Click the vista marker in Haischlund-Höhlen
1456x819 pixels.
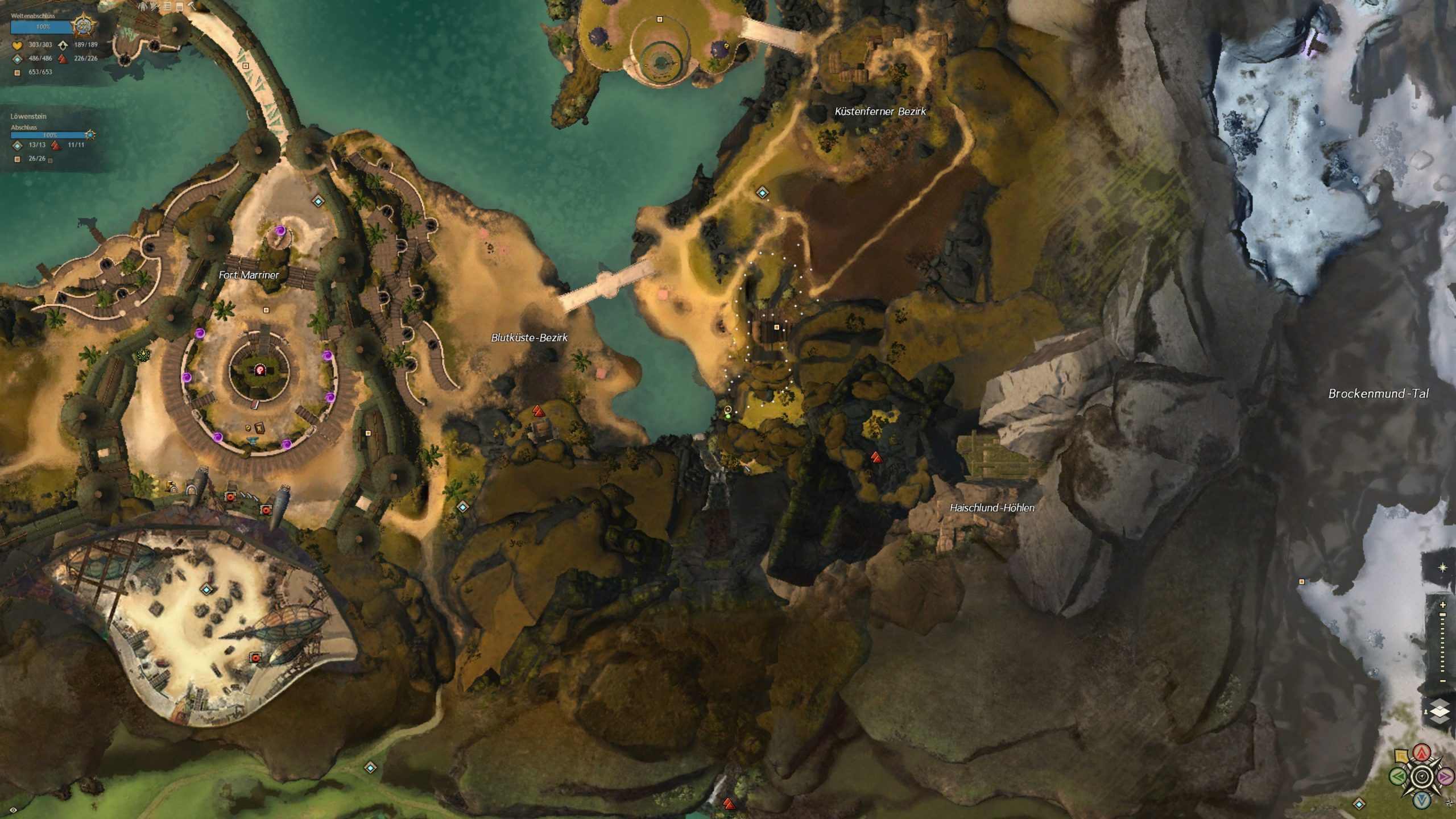point(876,457)
